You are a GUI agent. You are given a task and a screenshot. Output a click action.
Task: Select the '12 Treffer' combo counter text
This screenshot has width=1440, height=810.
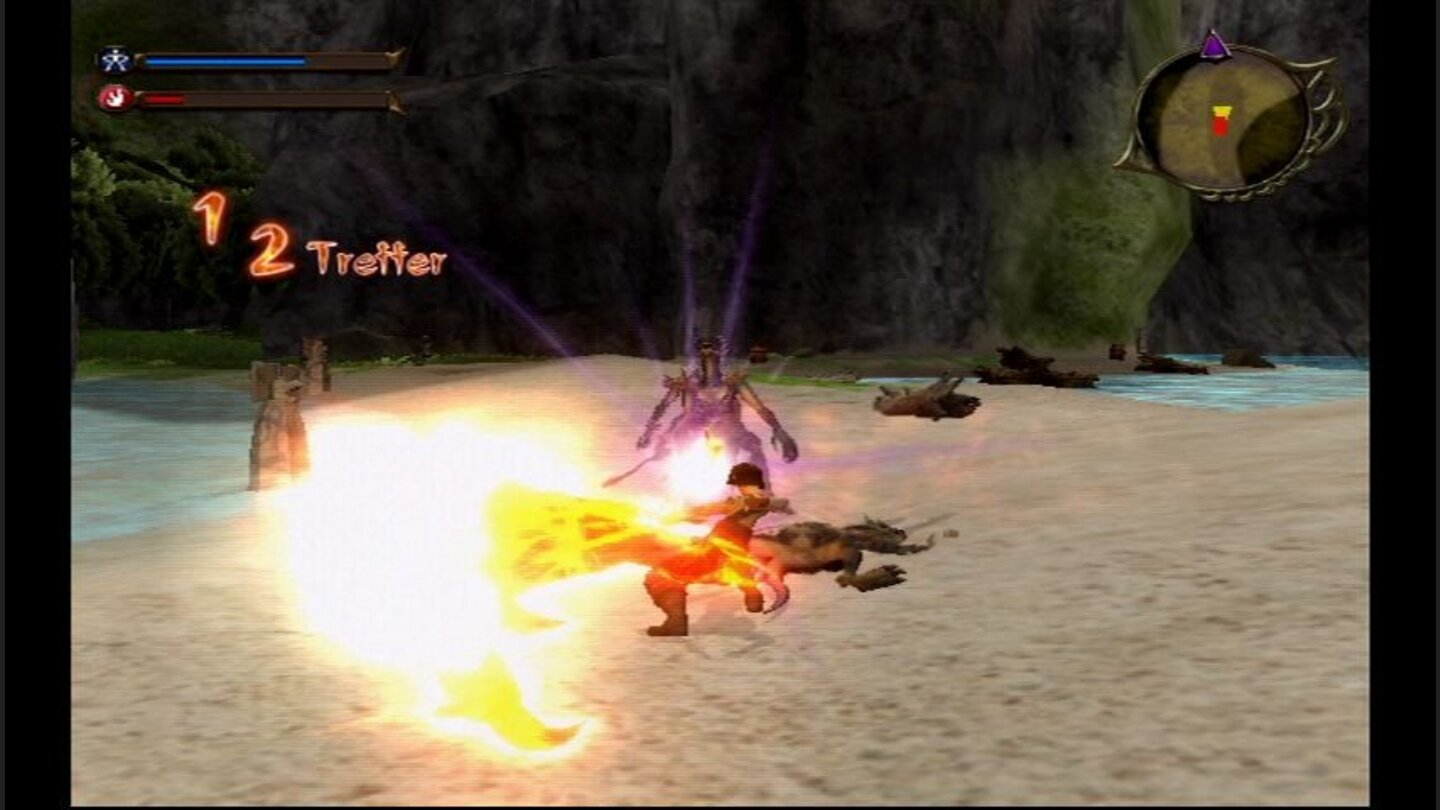click(310, 245)
